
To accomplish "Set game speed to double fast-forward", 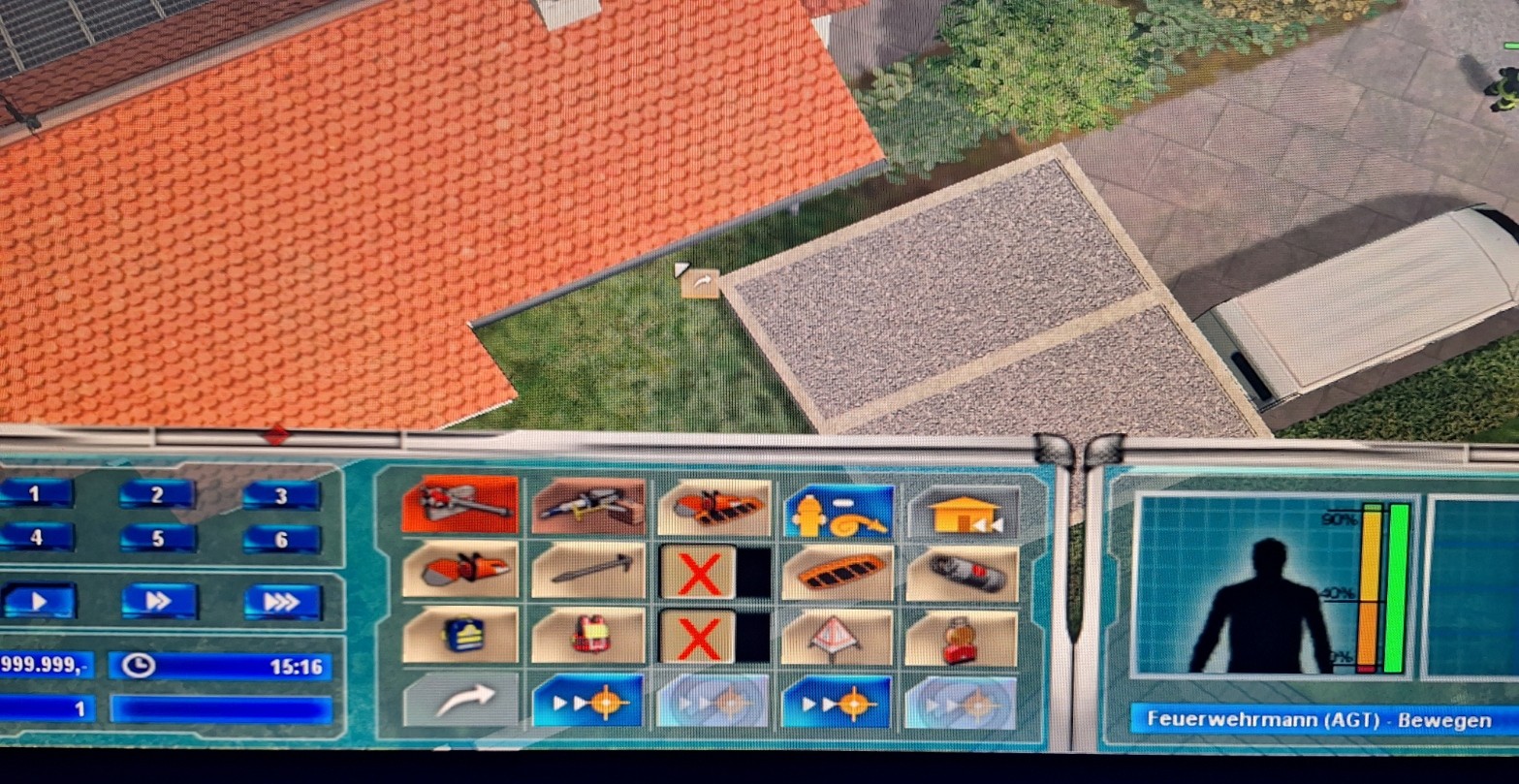I will (159, 601).
